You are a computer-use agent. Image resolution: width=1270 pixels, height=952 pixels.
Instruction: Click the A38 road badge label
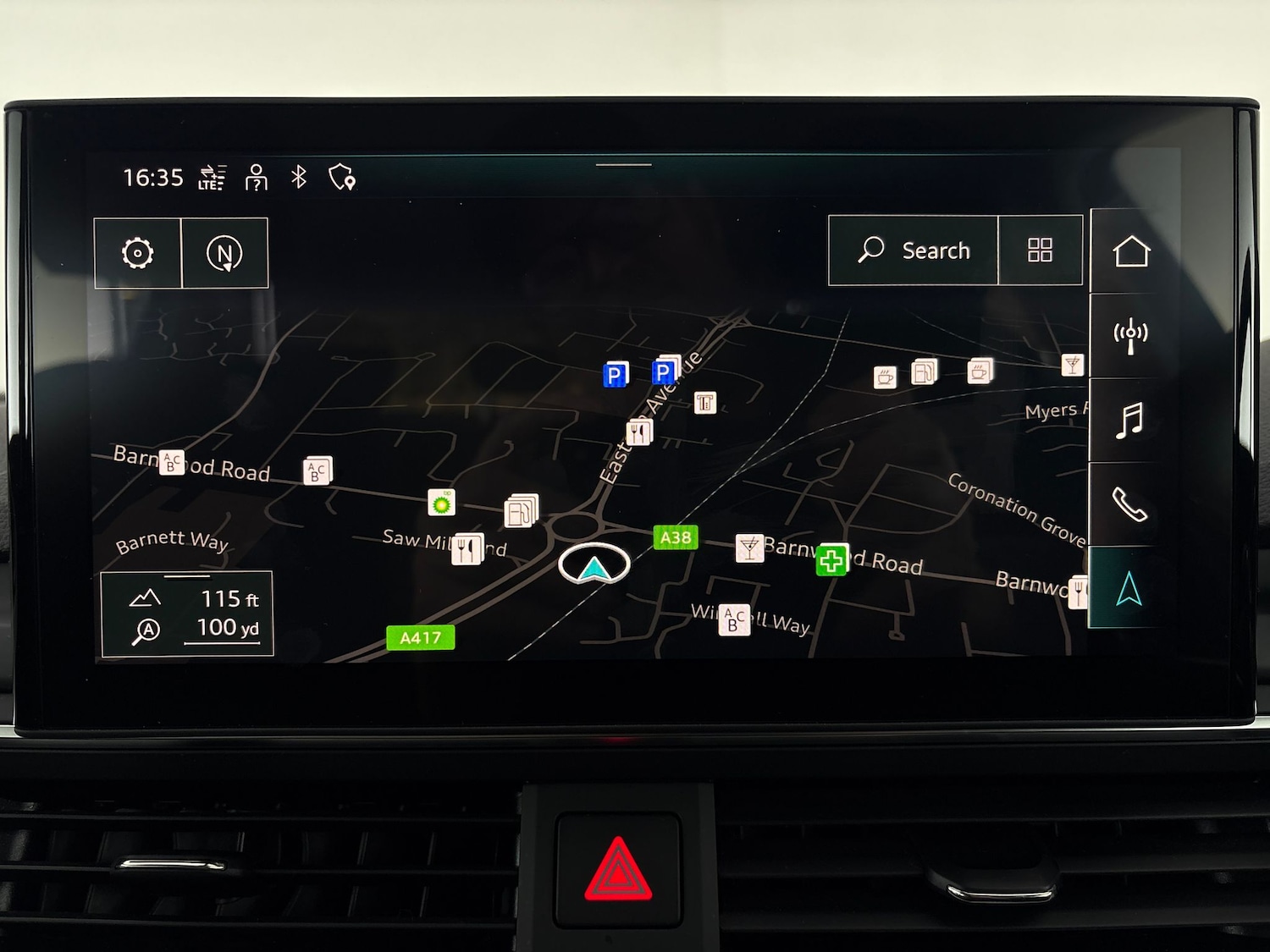[675, 537]
